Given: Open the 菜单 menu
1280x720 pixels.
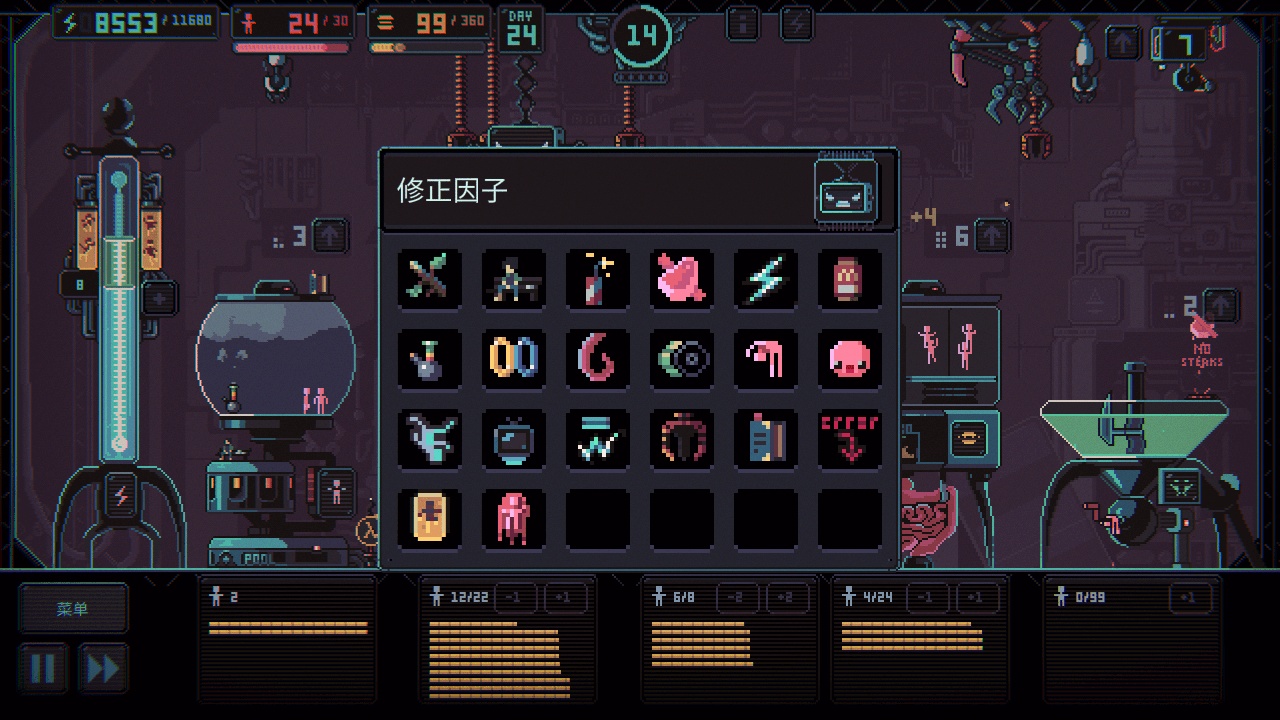Looking at the screenshot, I should pos(73,606).
